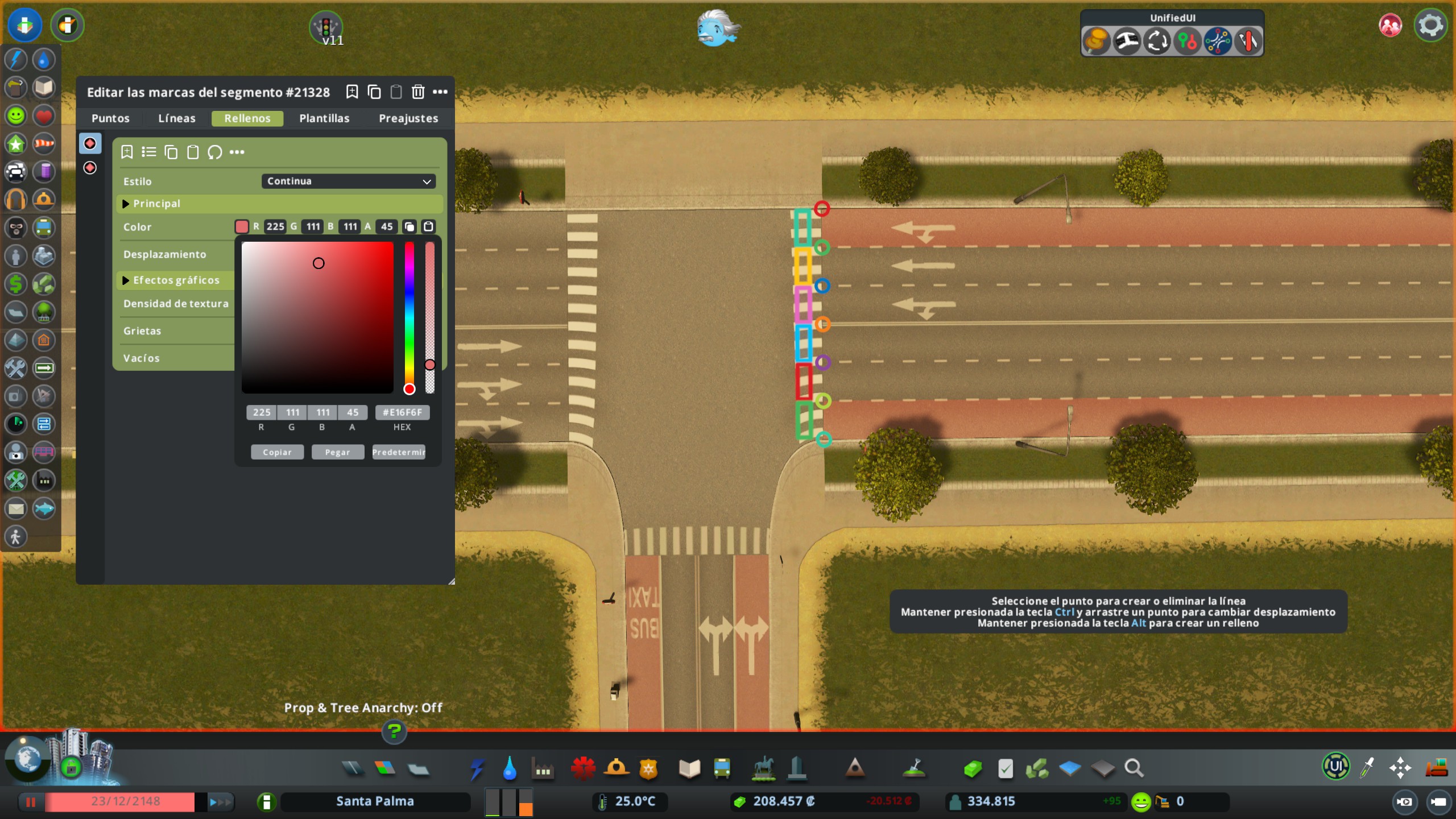Open the Plantillas tab
The image size is (1456, 819).
(324, 118)
